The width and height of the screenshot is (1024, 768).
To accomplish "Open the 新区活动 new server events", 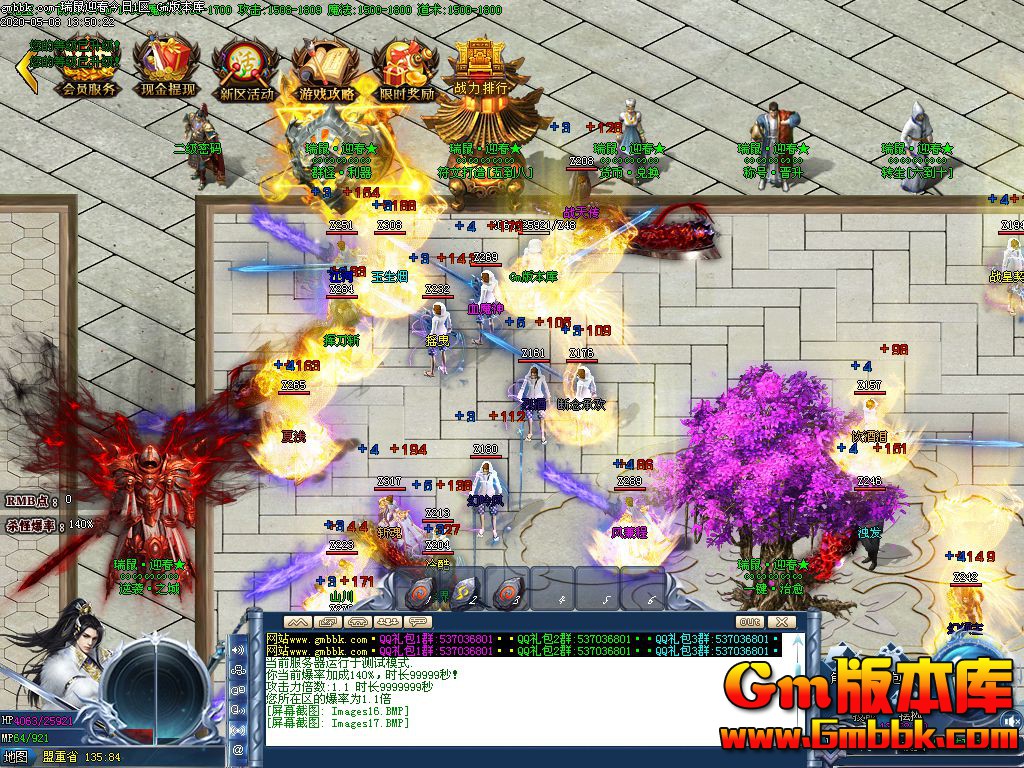I will pos(246,70).
